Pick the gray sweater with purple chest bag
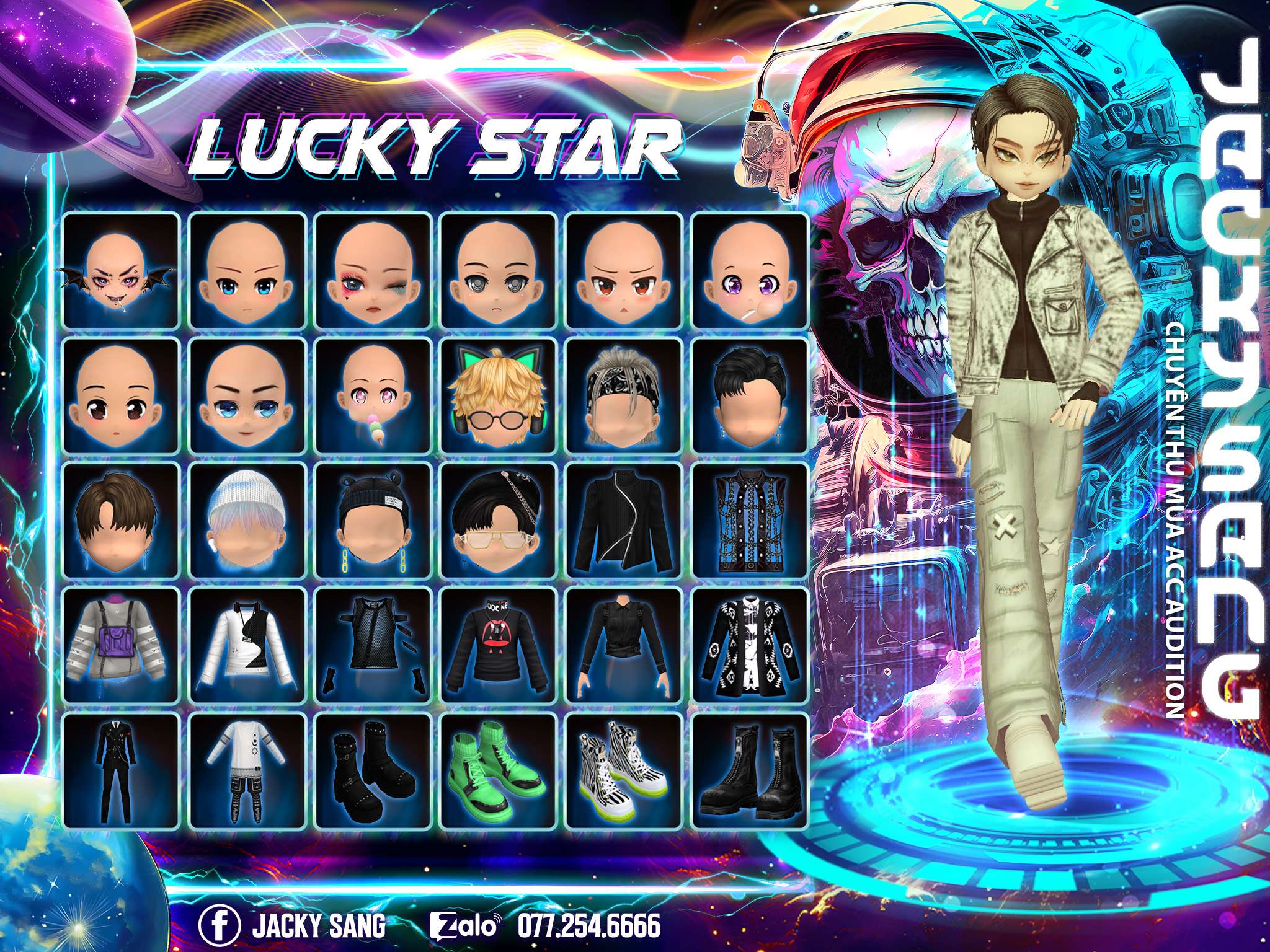 121,648
